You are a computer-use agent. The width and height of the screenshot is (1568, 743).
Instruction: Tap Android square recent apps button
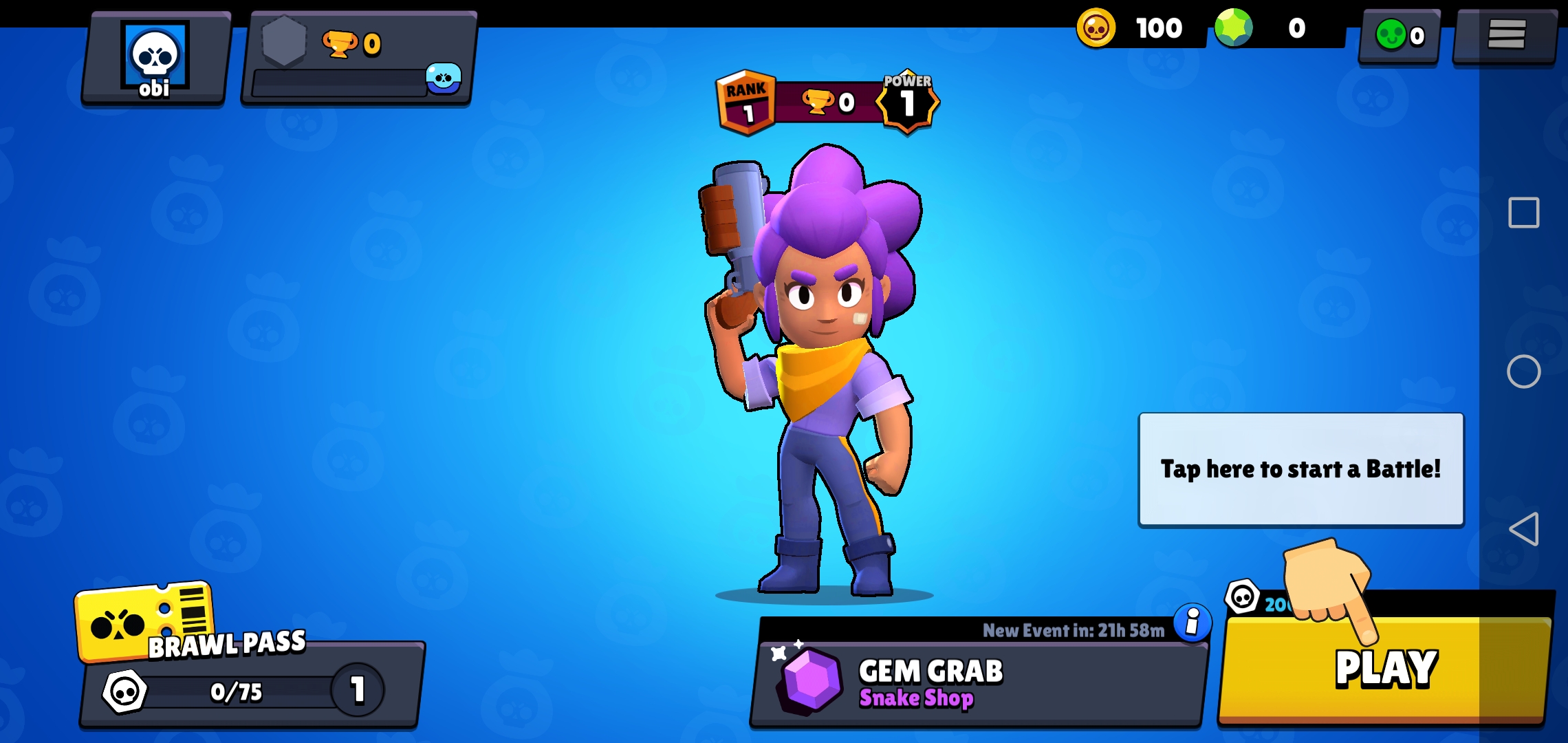(x=1523, y=213)
